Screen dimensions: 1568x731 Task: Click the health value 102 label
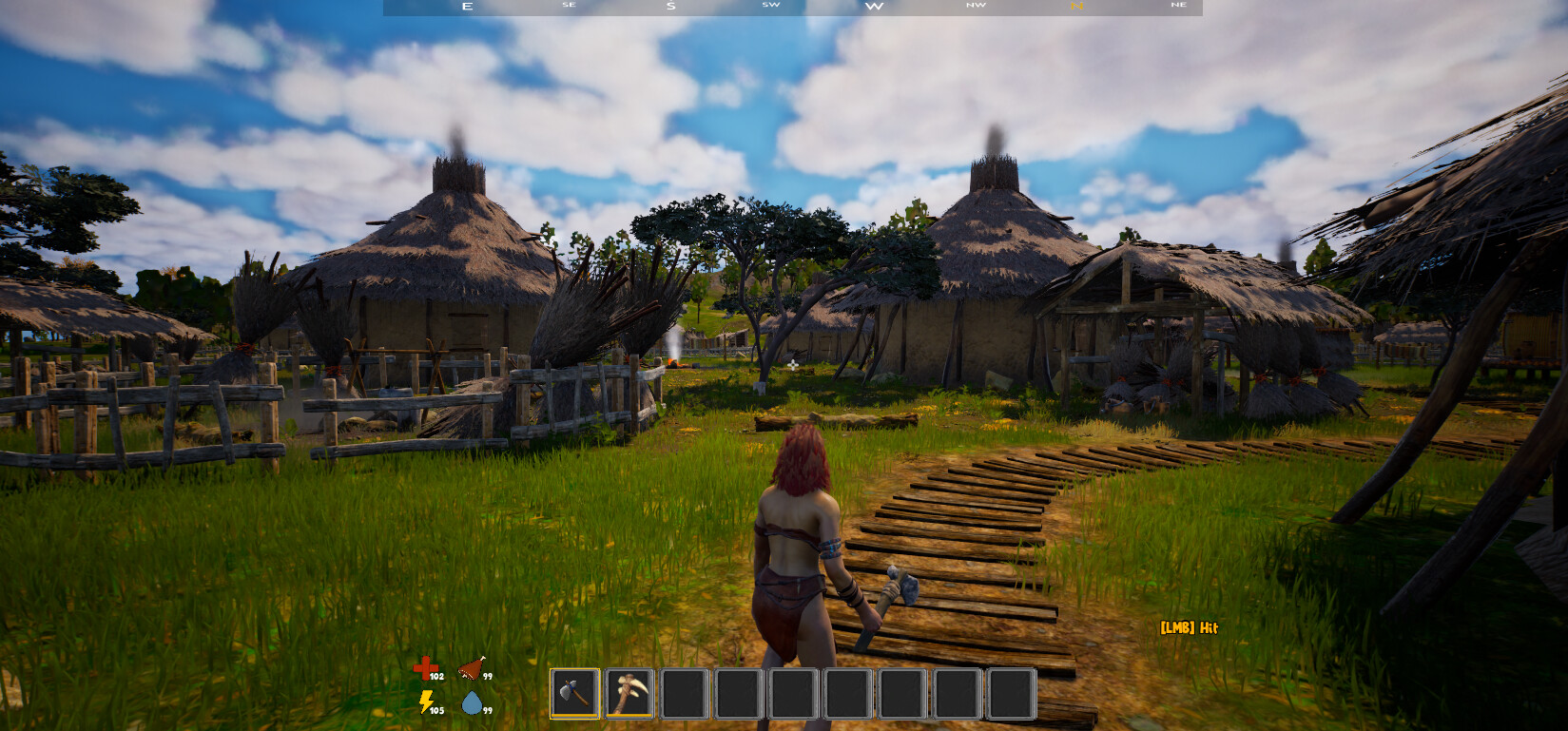[x=436, y=677]
